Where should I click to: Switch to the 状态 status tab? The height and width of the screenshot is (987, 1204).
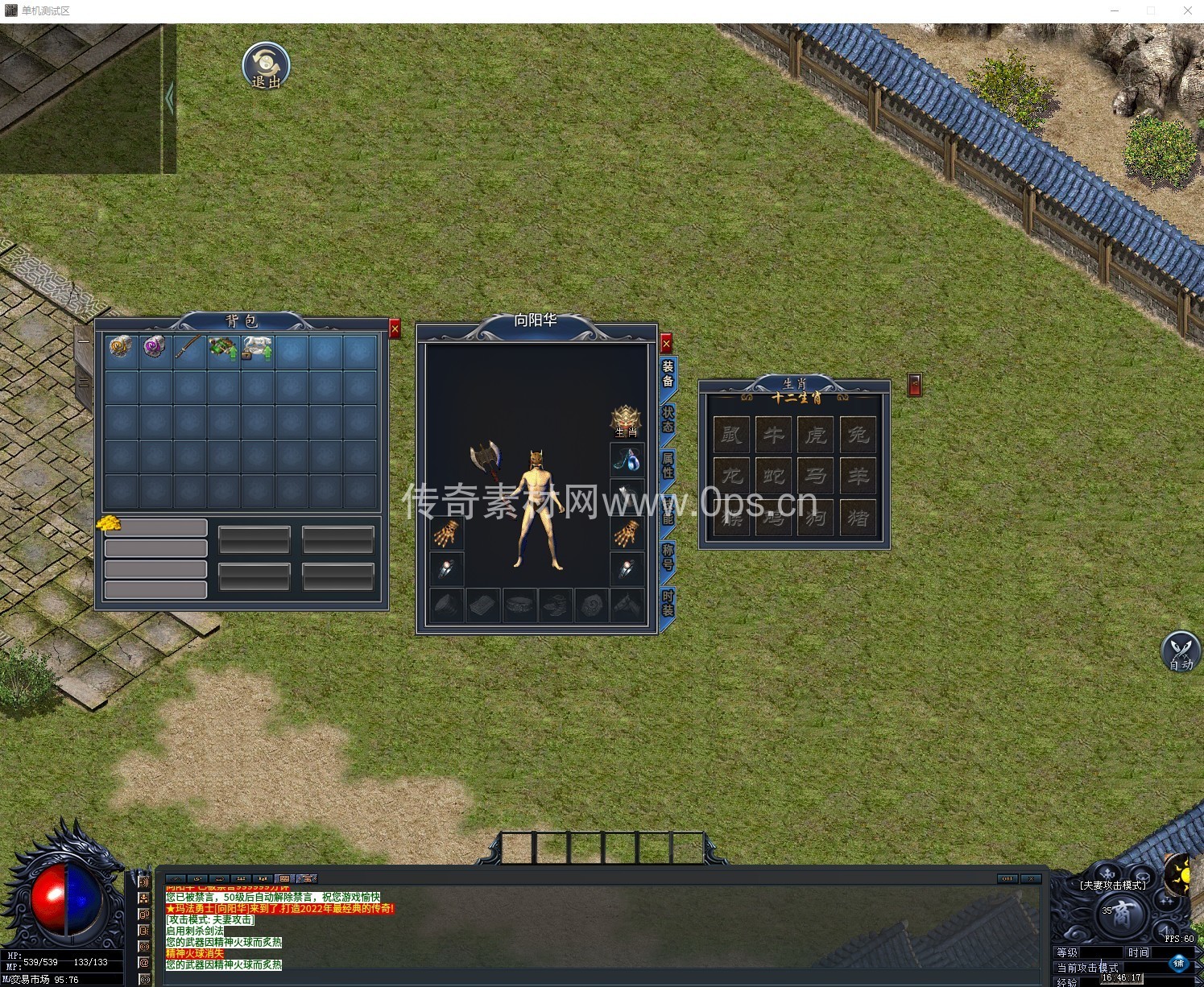click(x=668, y=419)
